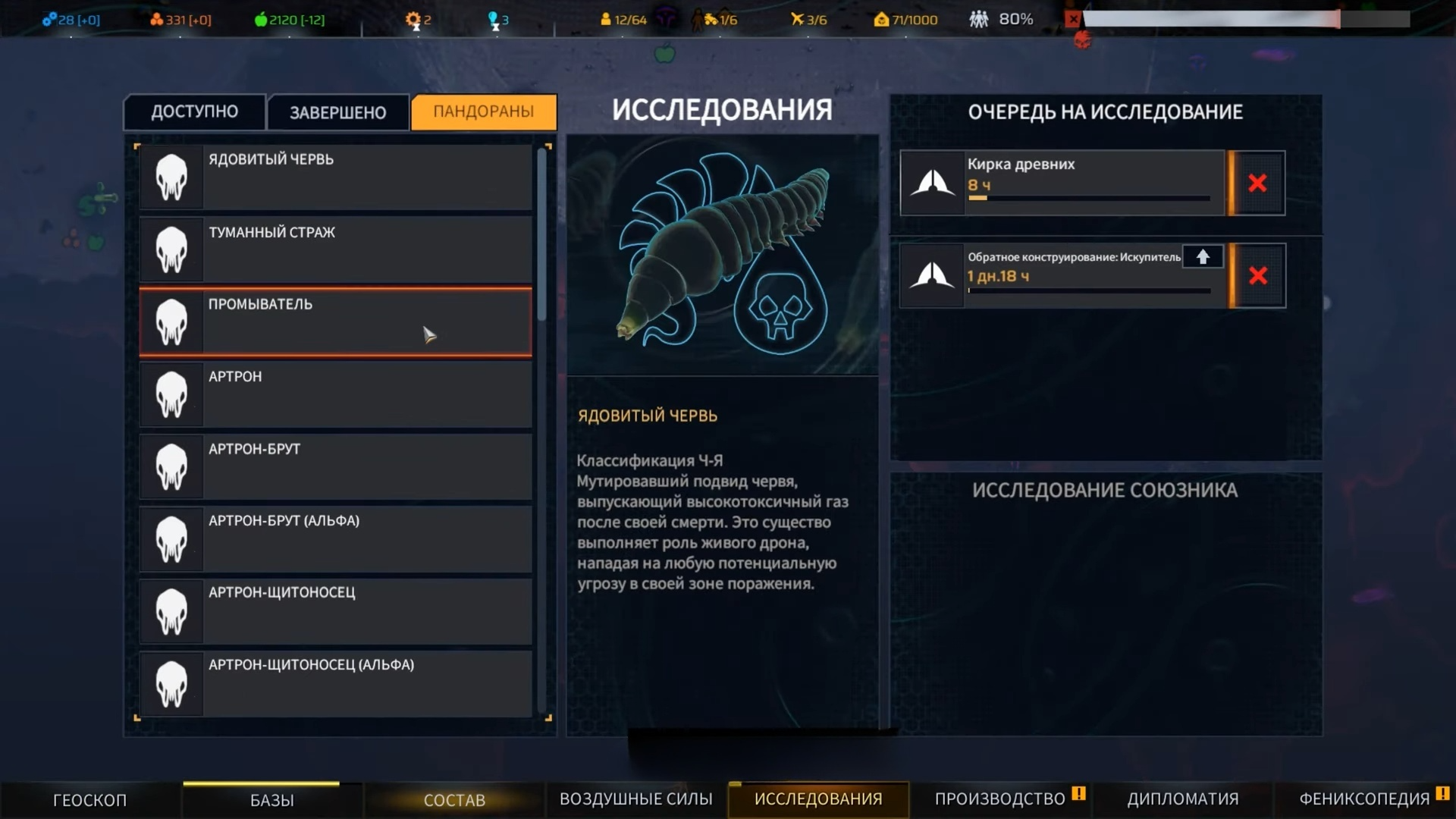Choose АРТРОН-ЩИТОНОСЕЦ from the list
1456x819 pixels.
[x=335, y=610]
